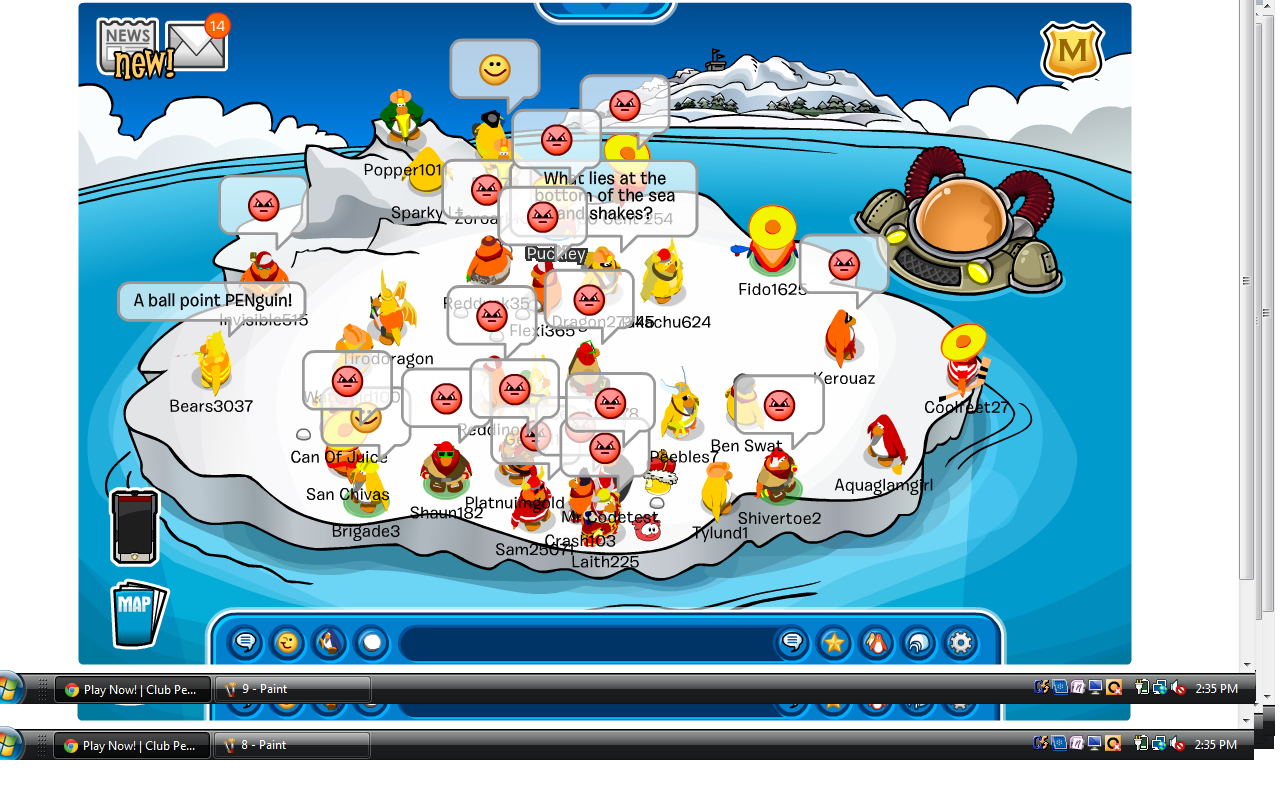
Task: Open the mail envelope with 14 messages
Action: pyautogui.click(x=197, y=45)
